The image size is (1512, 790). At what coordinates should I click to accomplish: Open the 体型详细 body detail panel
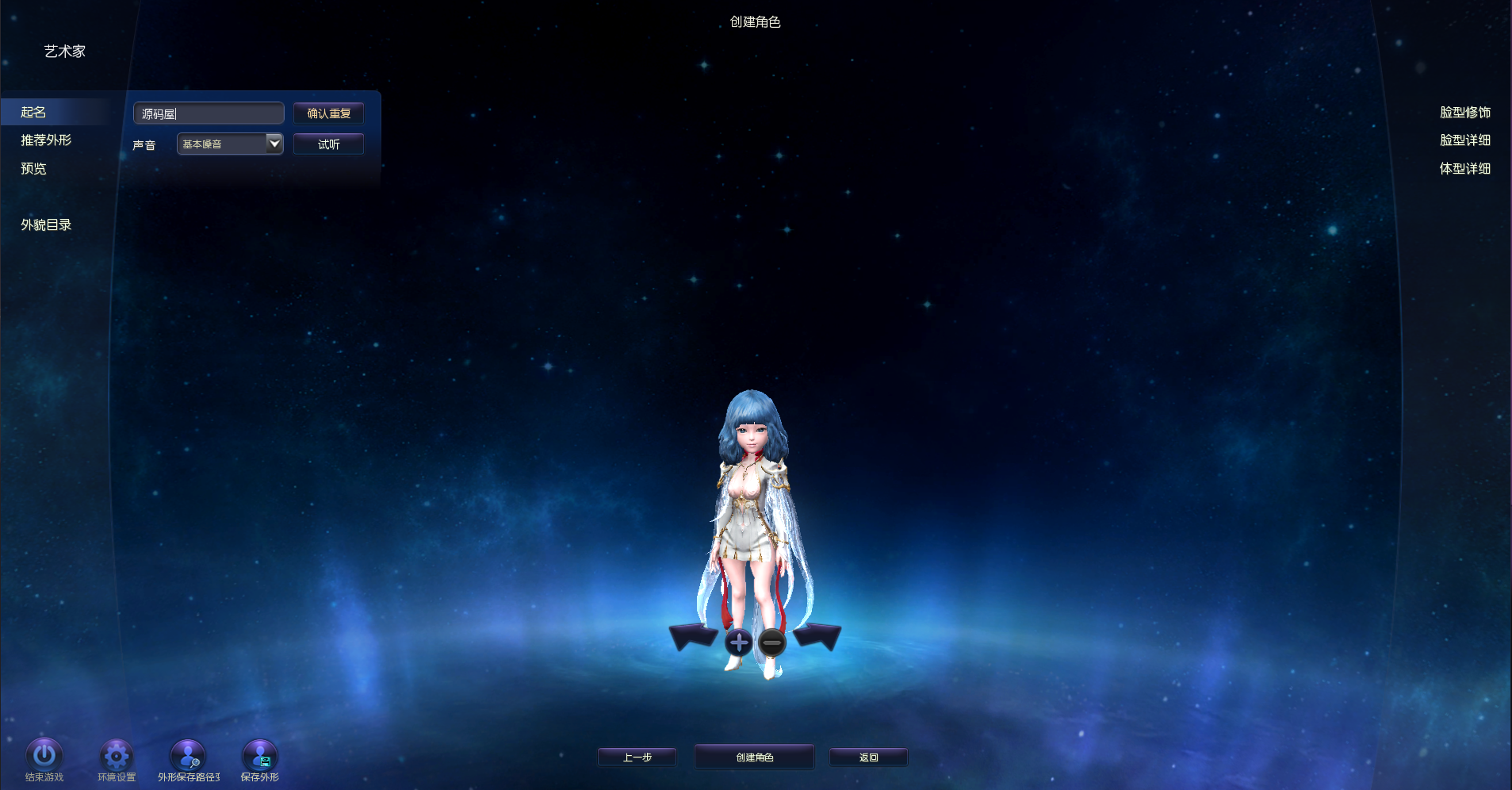[x=1464, y=169]
